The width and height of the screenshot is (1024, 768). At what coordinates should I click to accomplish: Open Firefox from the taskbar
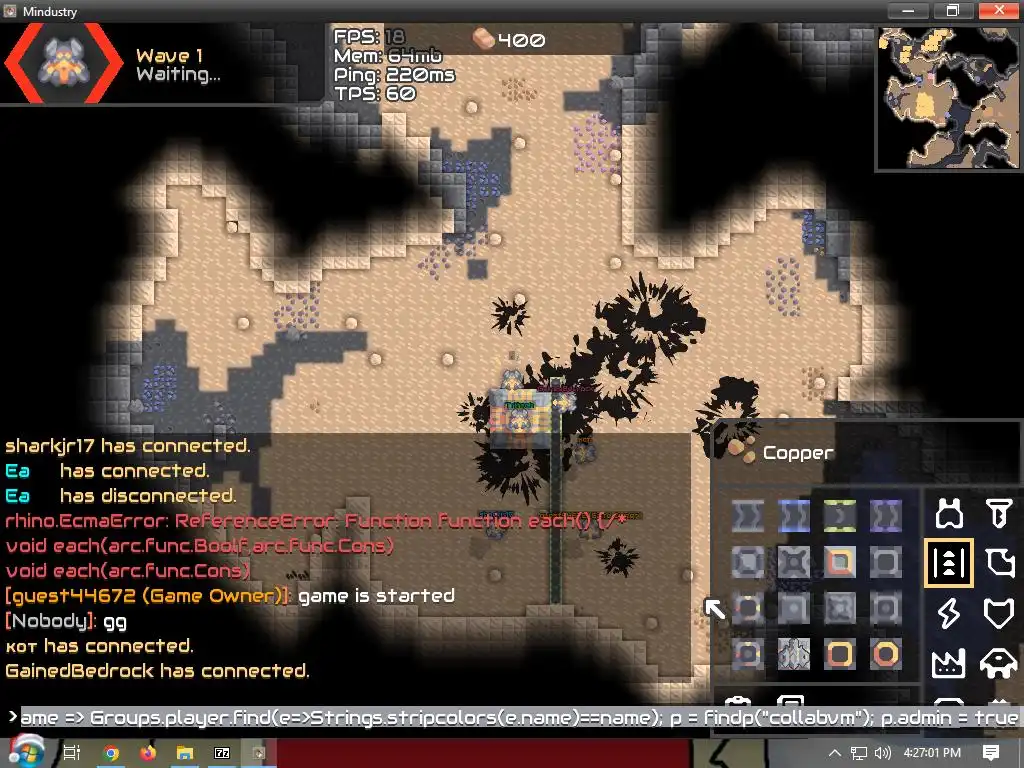coord(148,753)
